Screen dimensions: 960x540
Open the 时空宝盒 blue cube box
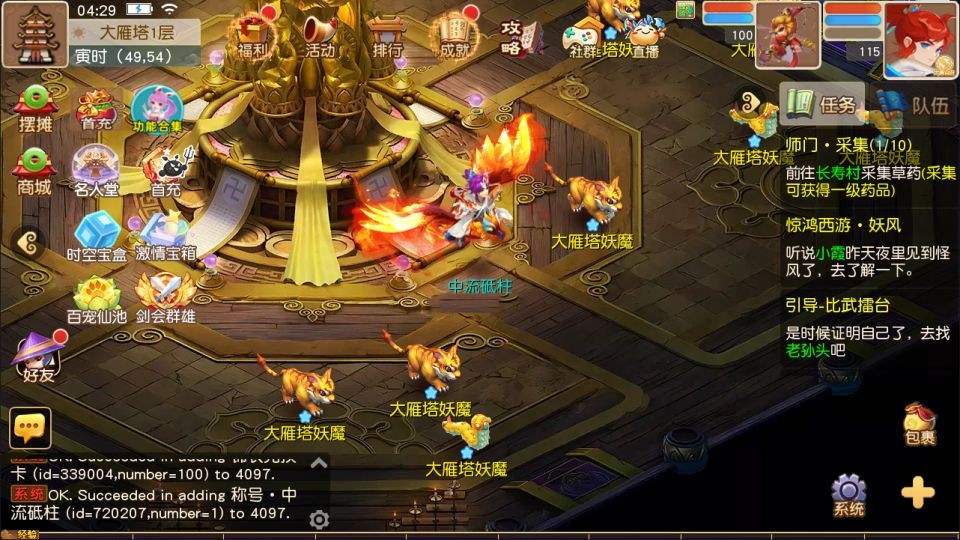pos(96,236)
